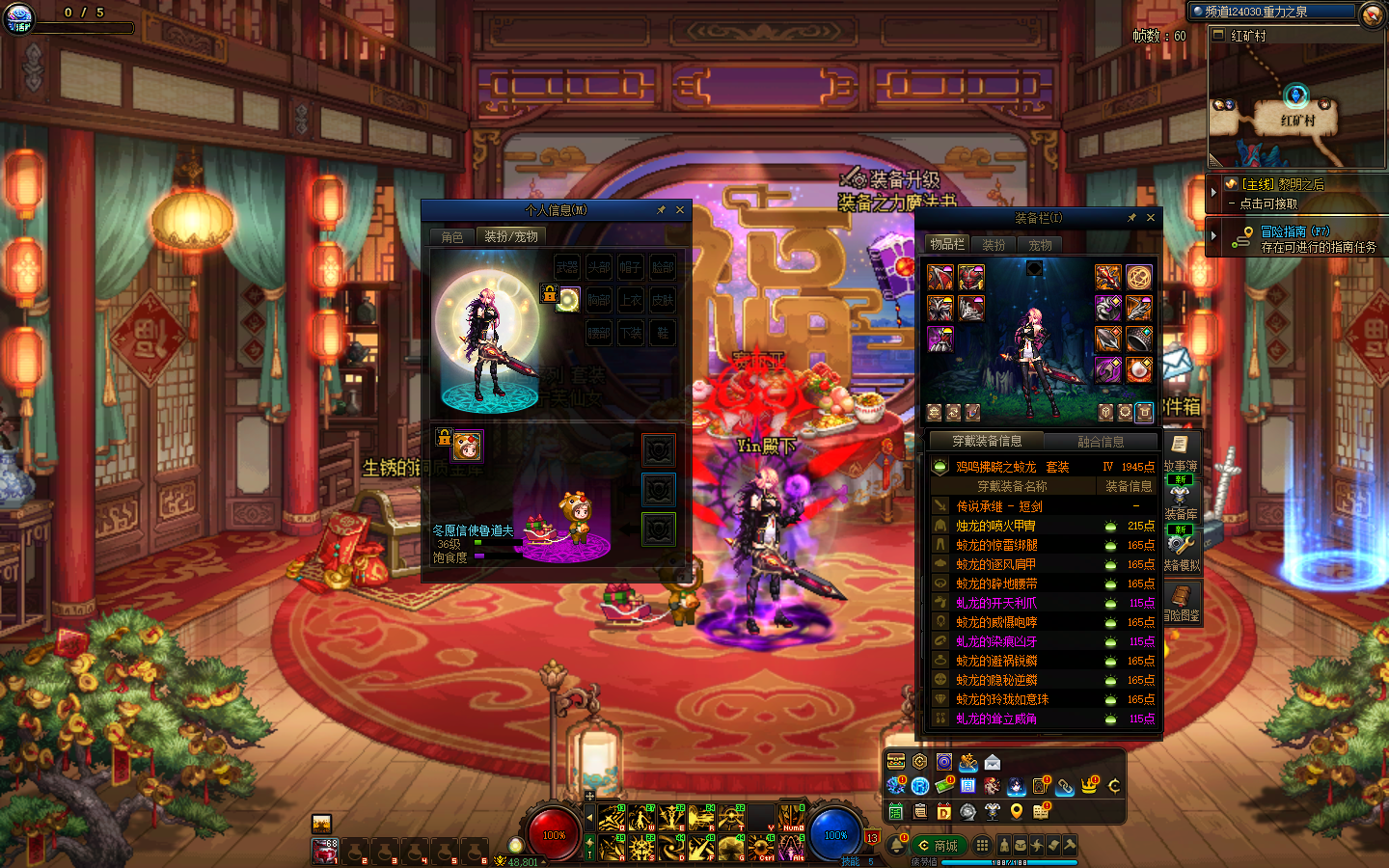Close the 个人信息 personal info window

coord(680,210)
